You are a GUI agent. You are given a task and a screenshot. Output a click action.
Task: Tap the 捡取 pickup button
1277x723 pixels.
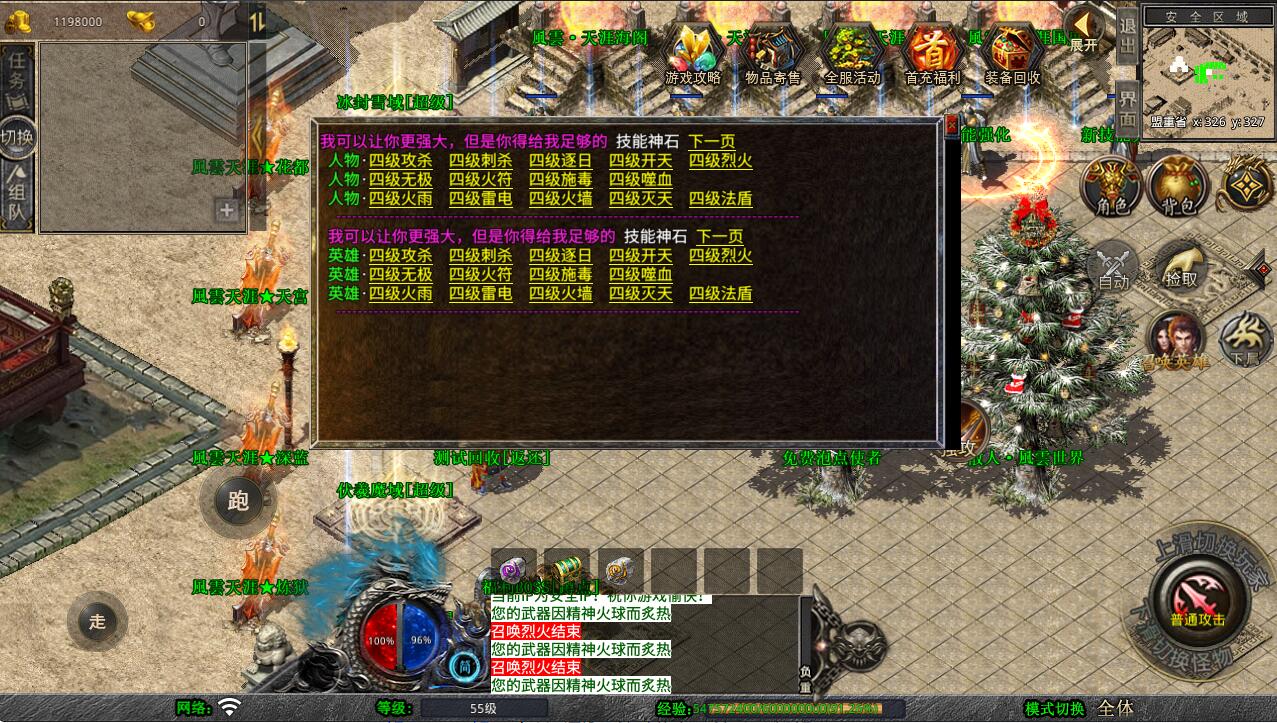pyautogui.click(x=1181, y=267)
